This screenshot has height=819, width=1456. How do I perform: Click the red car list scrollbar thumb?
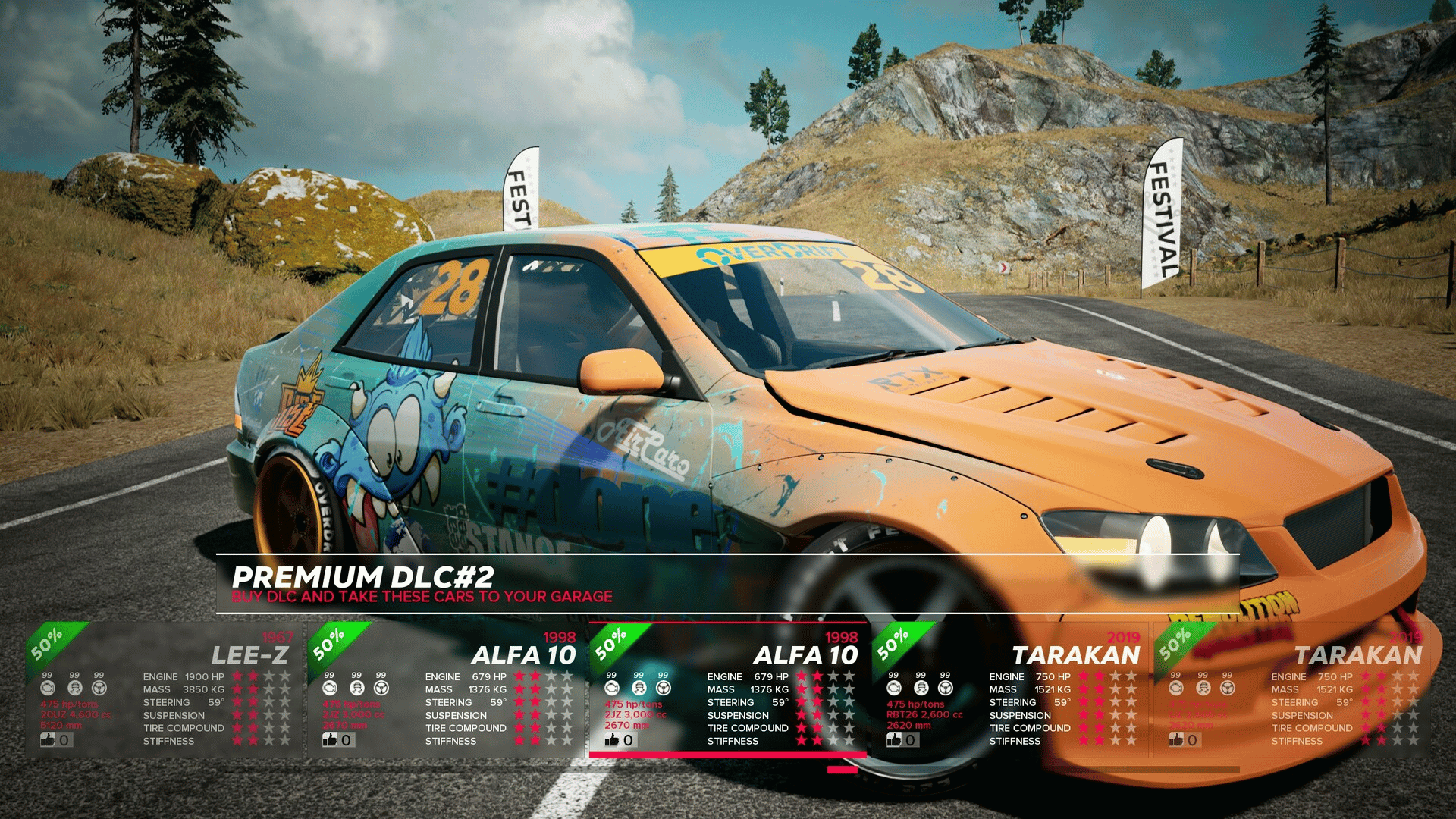click(x=842, y=770)
